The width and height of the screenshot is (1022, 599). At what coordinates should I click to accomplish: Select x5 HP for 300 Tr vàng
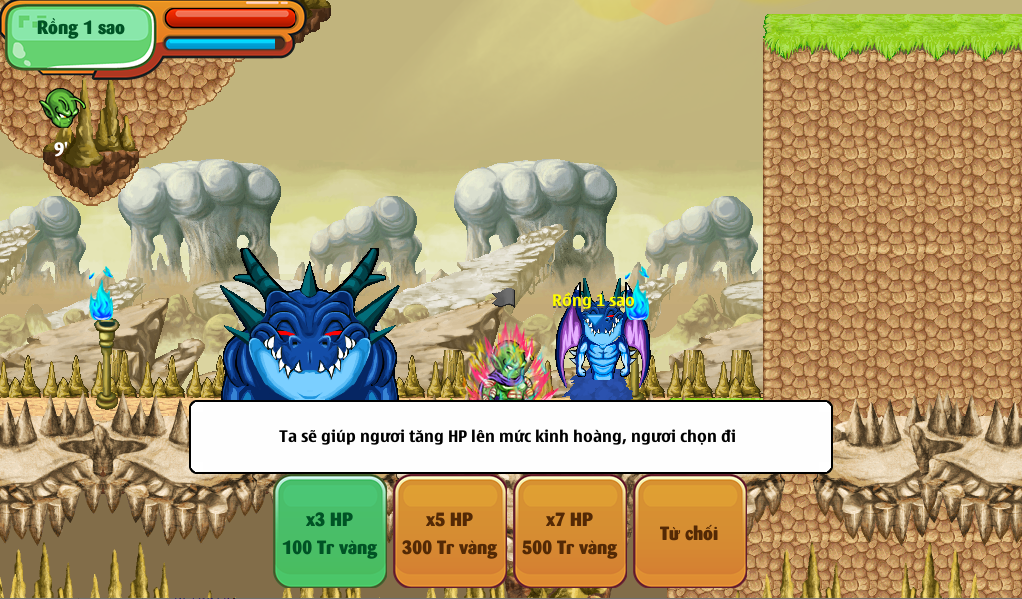tap(450, 532)
